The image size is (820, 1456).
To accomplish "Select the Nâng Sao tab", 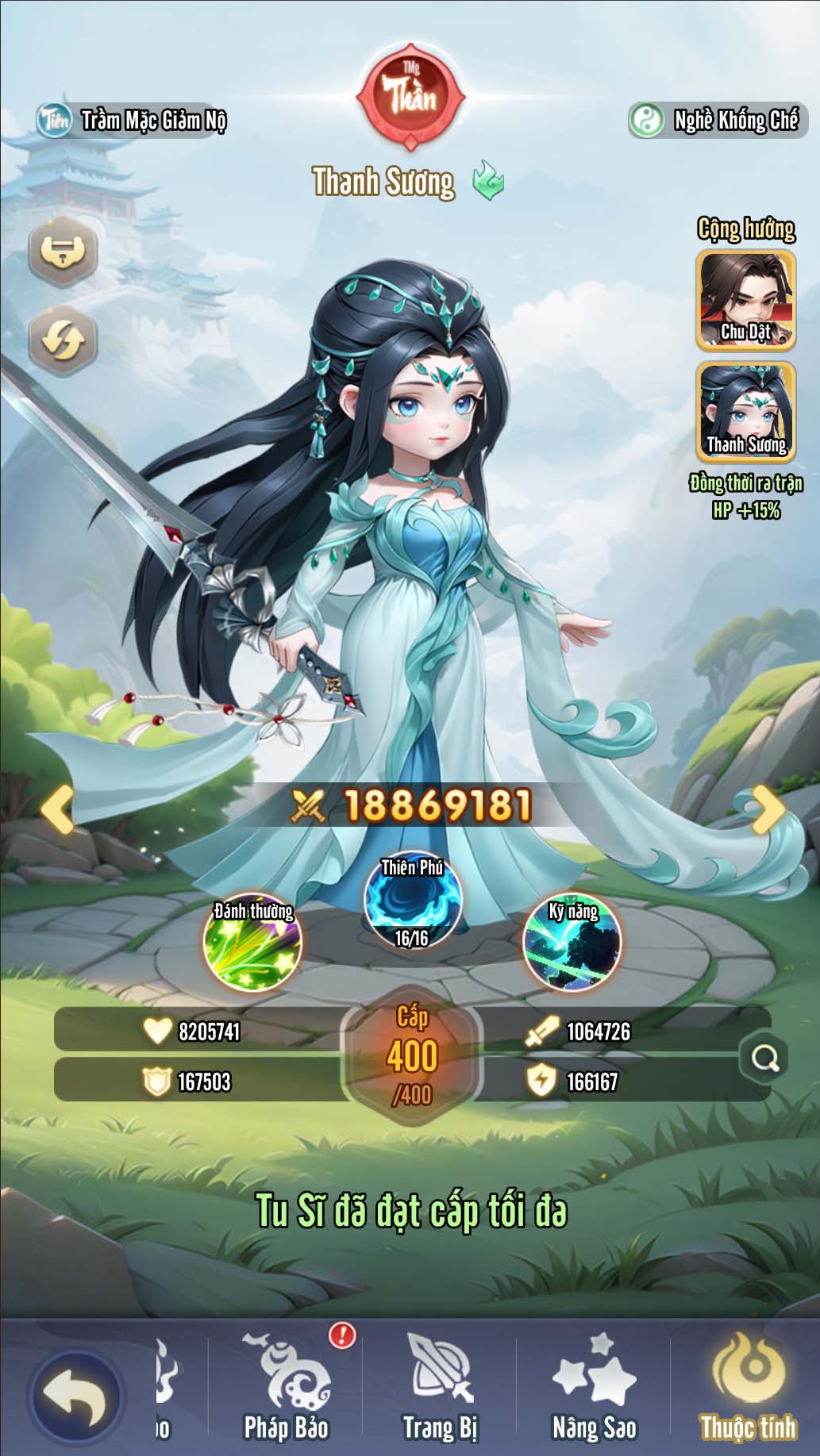I will coord(595,1389).
